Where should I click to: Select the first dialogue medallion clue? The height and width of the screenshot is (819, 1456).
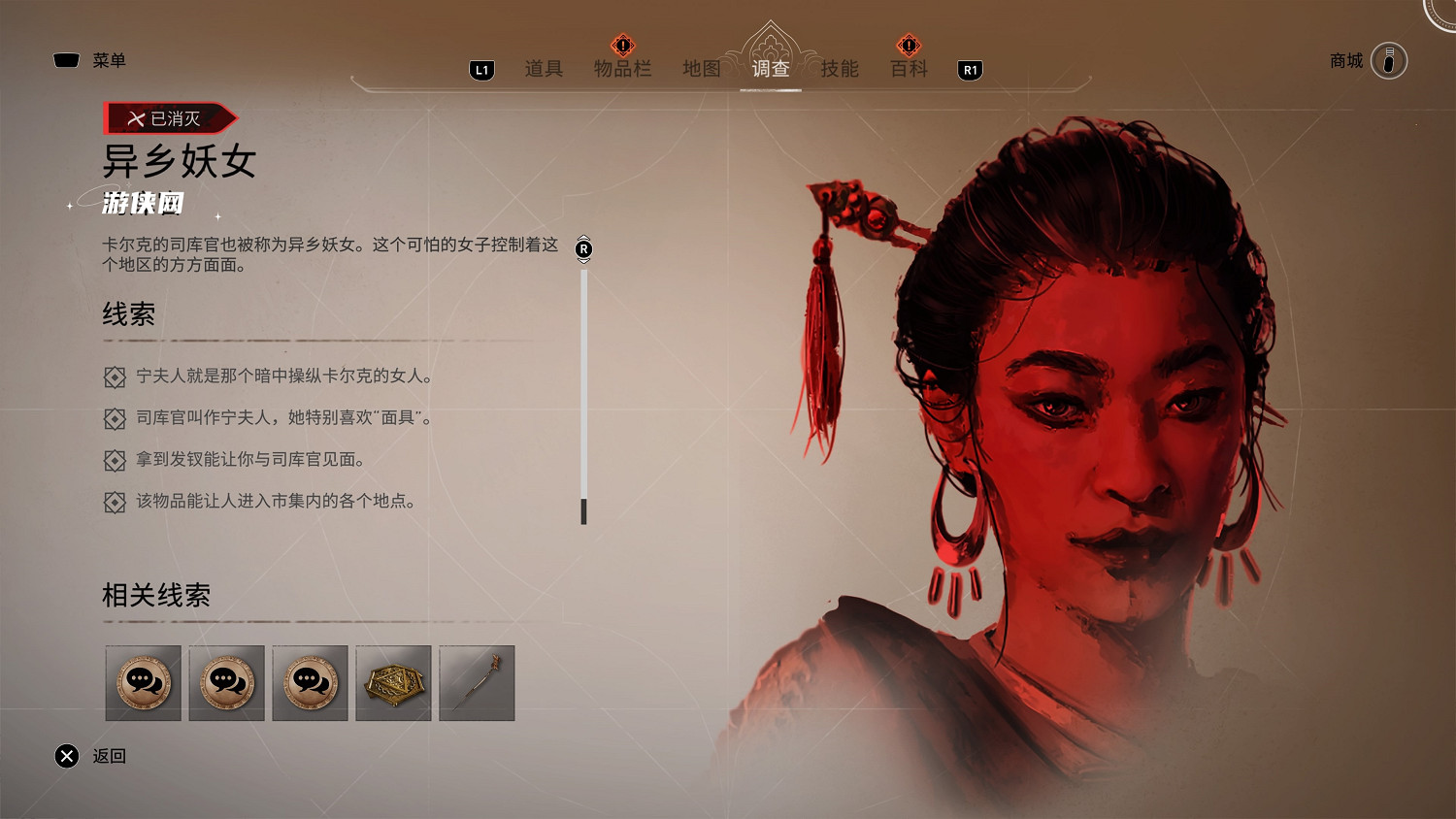click(x=143, y=683)
